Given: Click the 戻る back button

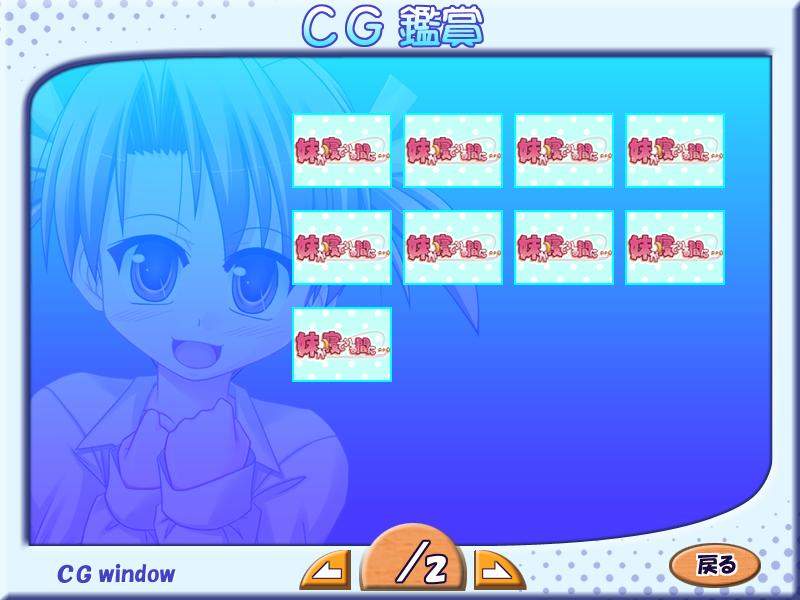Looking at the screenshot, I should pos(715,565).
